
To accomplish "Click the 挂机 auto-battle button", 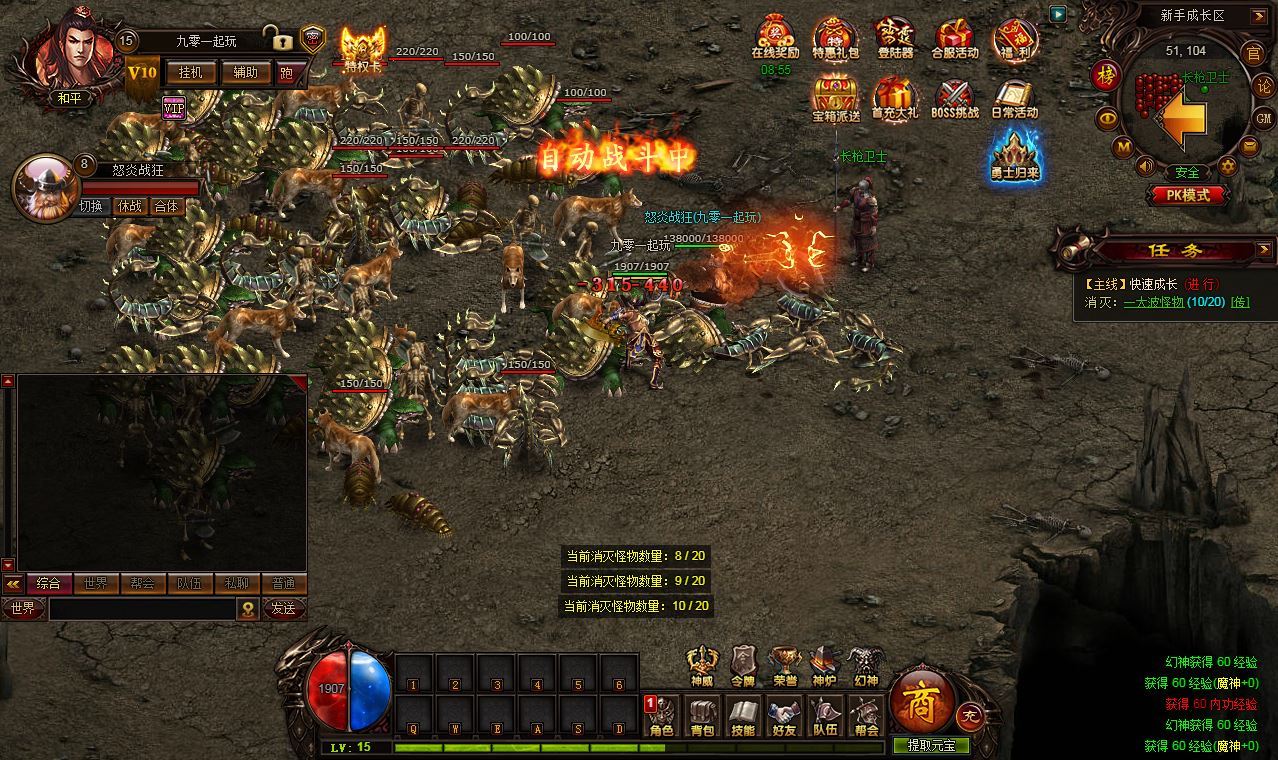I will 190,72.
